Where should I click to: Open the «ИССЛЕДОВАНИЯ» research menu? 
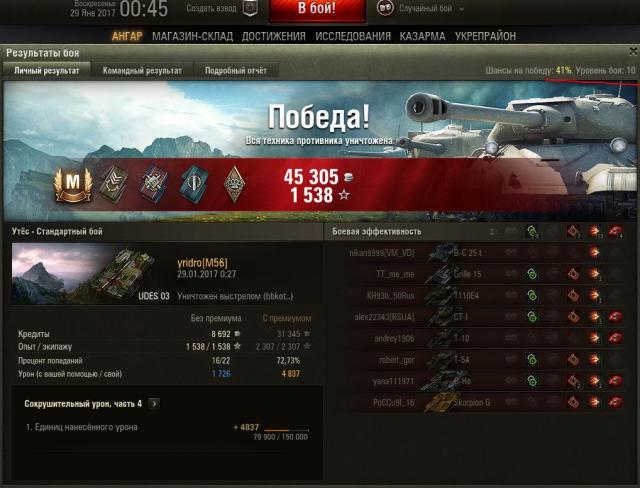353,37
